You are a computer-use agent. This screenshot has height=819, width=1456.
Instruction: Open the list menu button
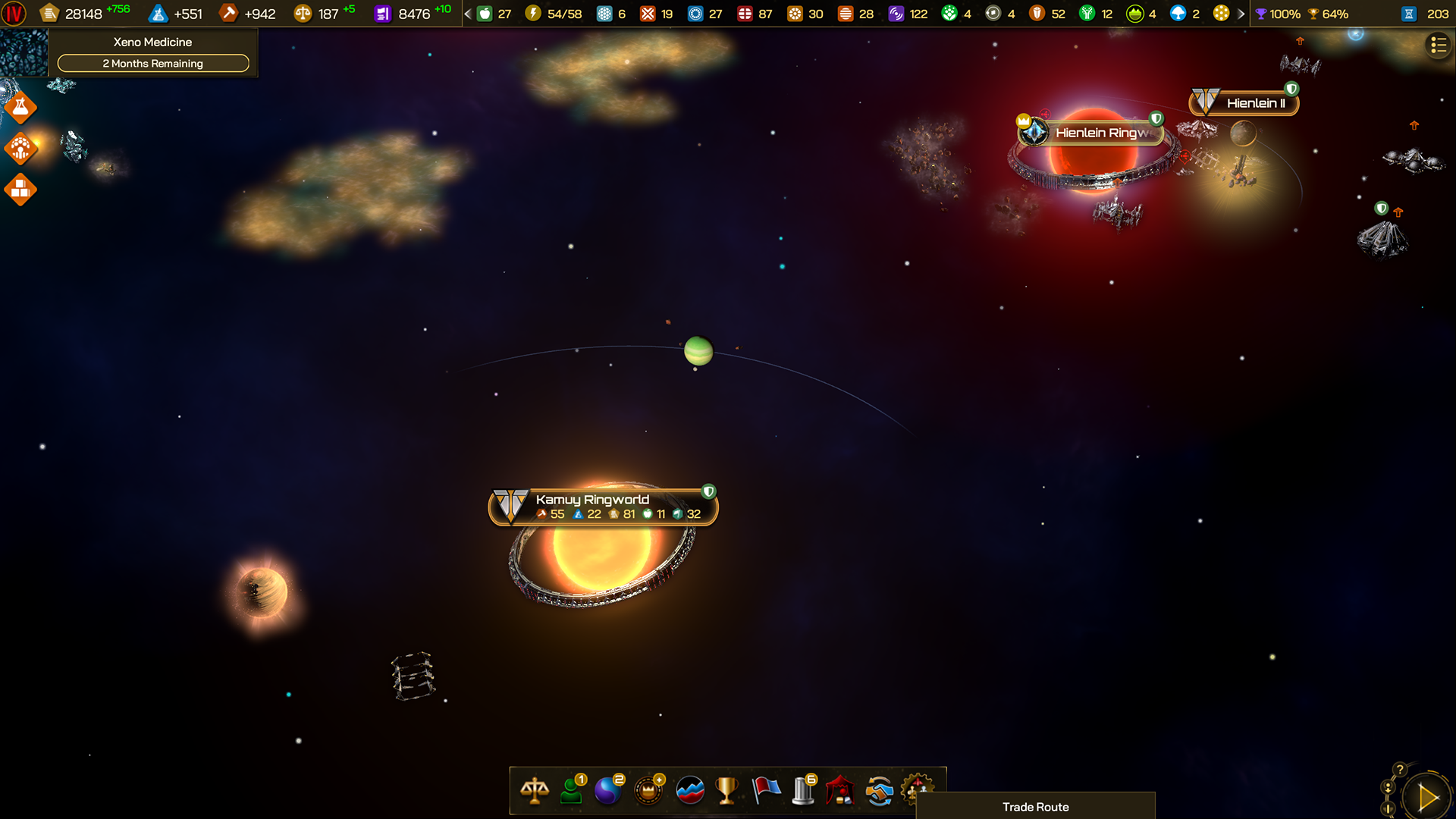(x=1438, y=45)
